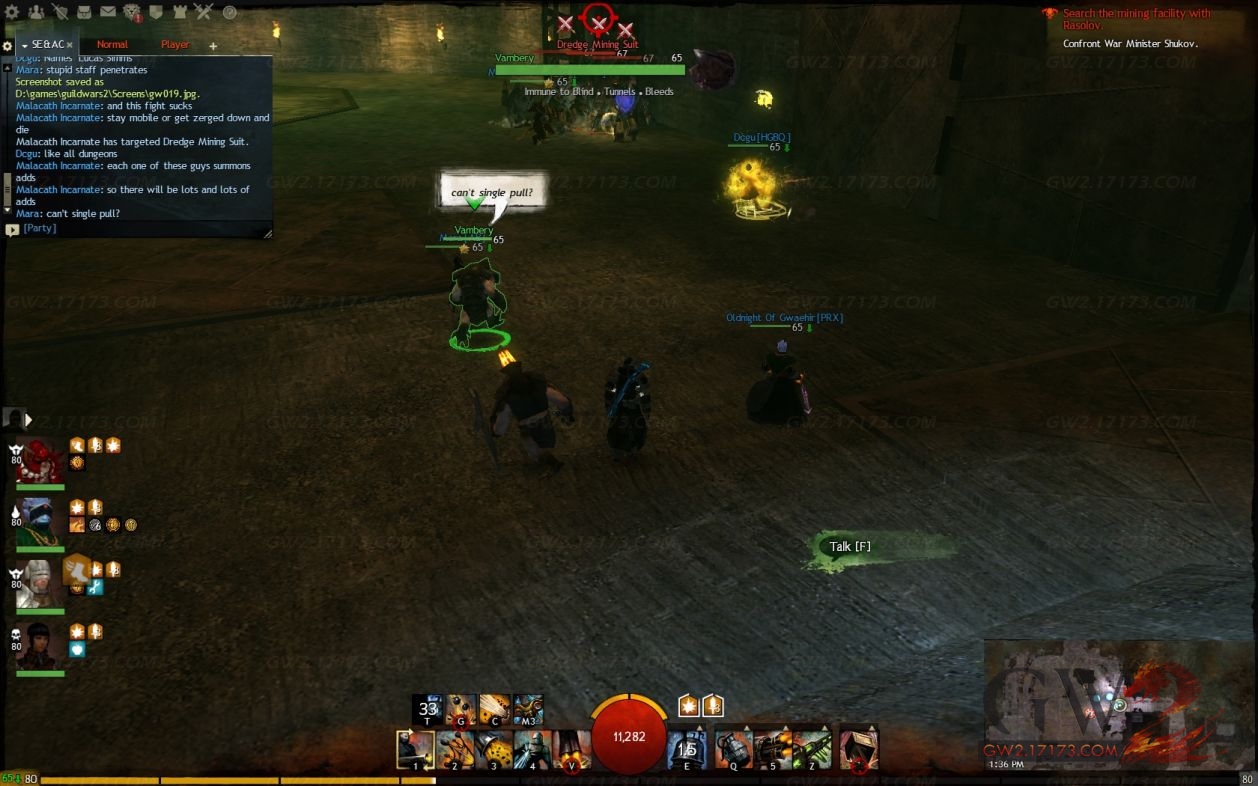This screenshot has width=1258, height=786.
Task: Select the red-hooded party member portrait
Action: click(x=40, y=461)
